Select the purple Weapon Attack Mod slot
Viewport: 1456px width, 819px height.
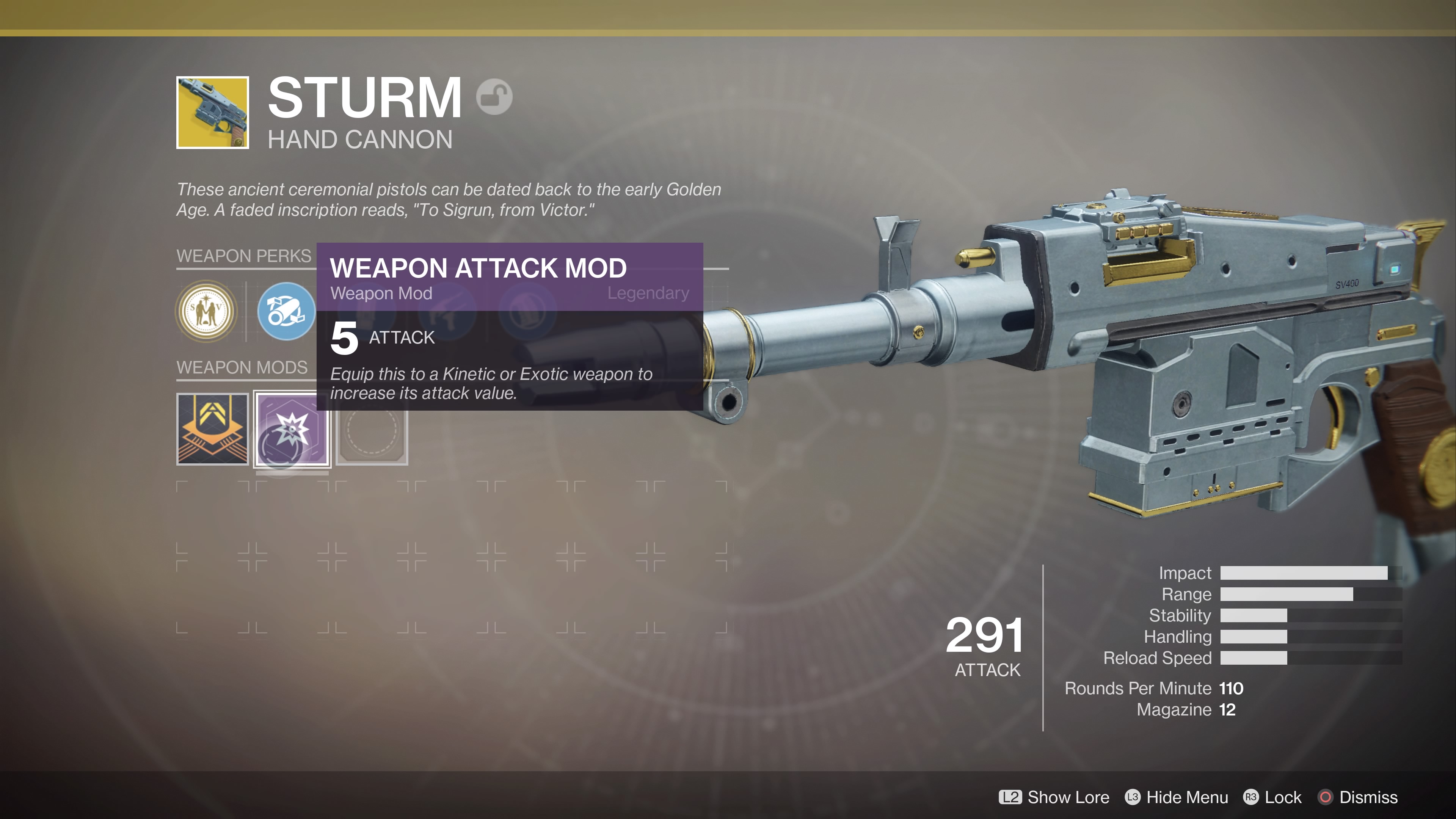tap(292, 429)
